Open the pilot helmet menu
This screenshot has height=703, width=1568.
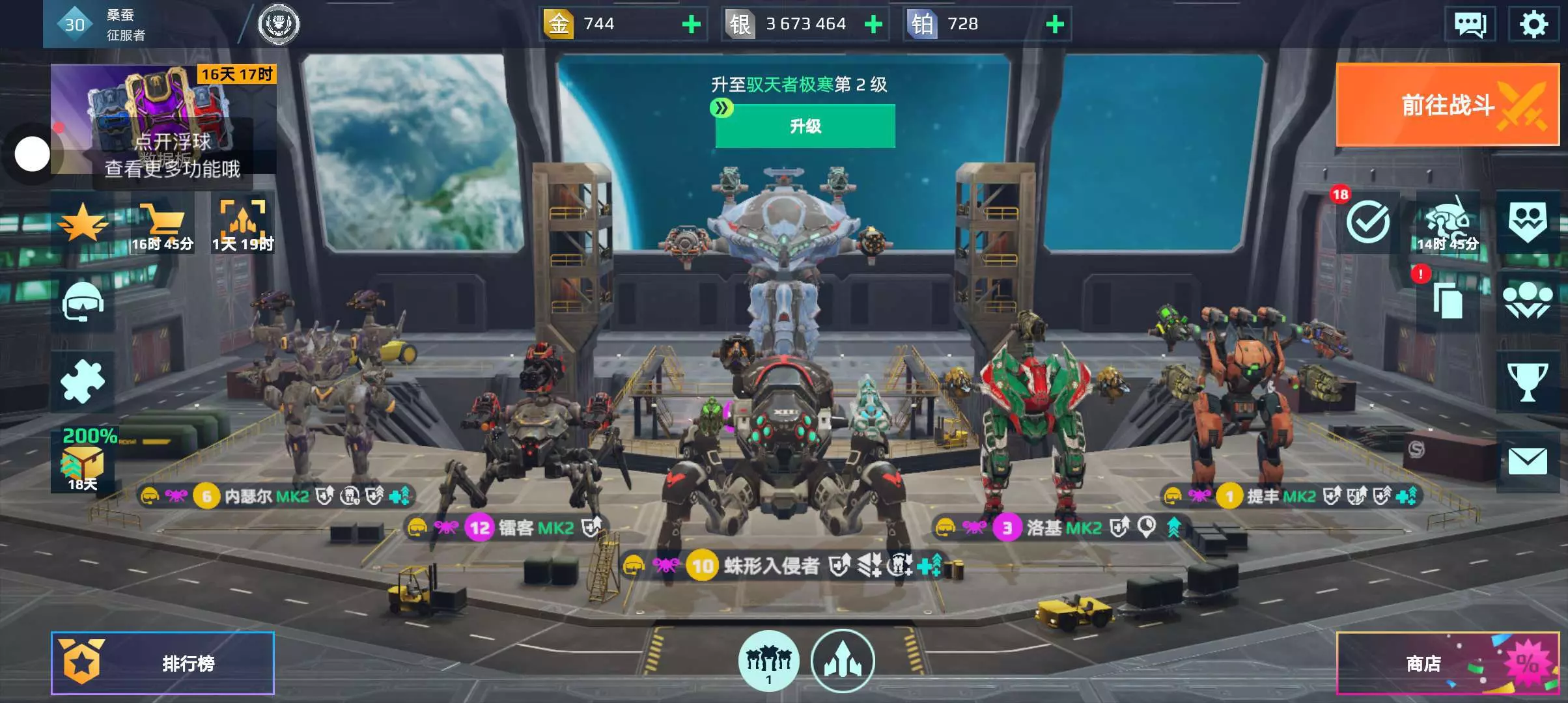click(x=83, y=301)
